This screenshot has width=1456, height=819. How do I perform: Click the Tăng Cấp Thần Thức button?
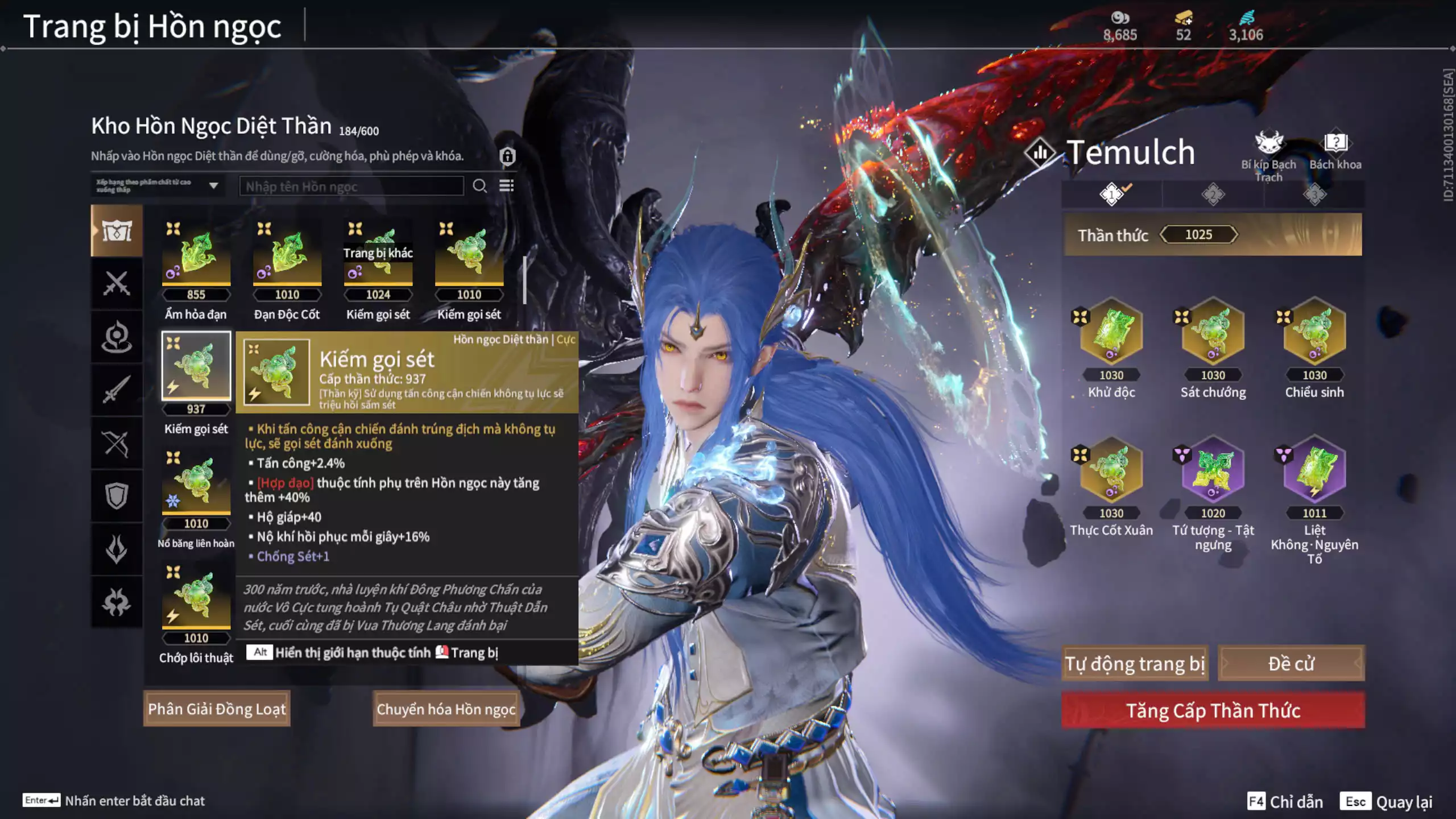click(x=1213, y=710)
